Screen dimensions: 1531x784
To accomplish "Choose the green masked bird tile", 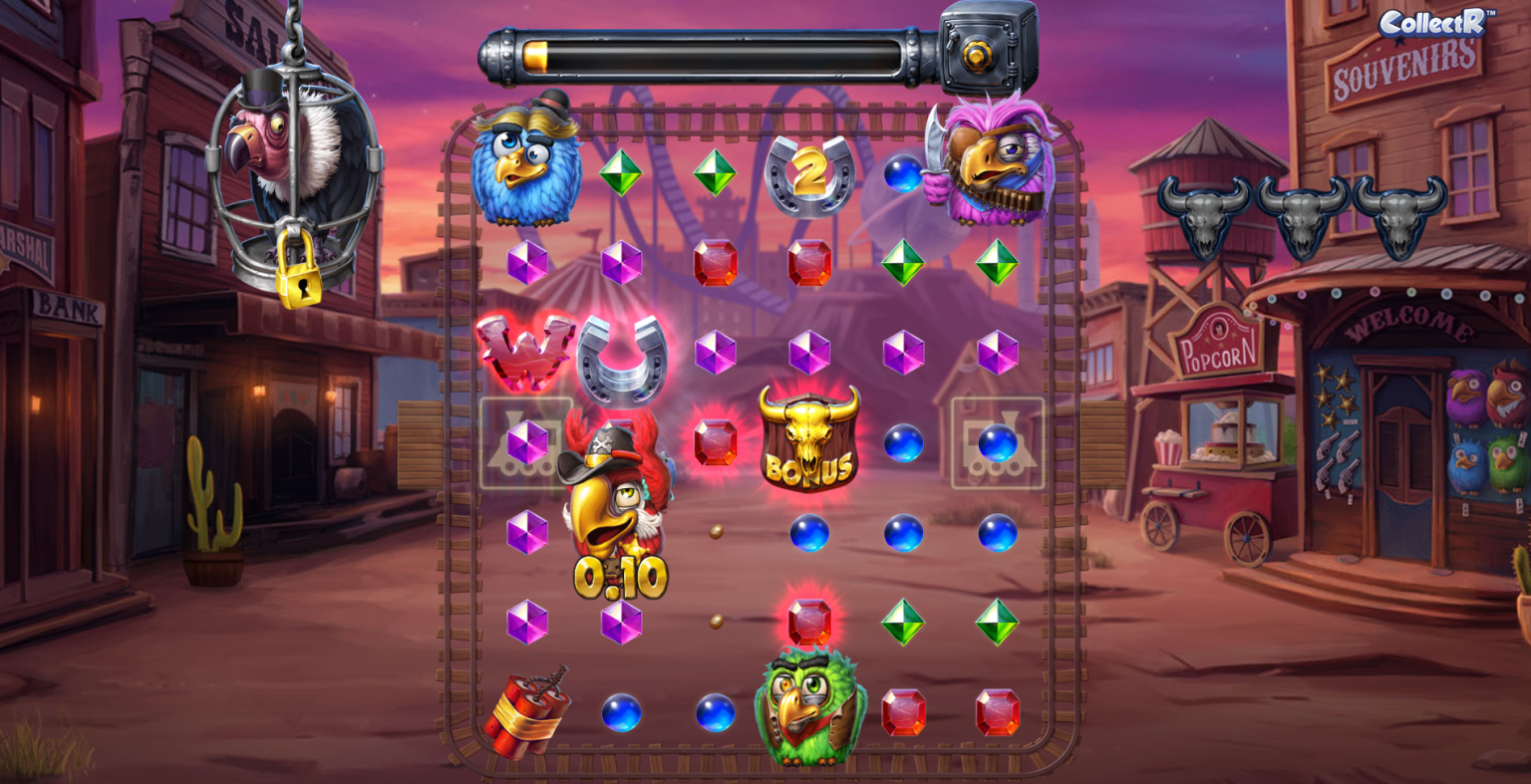I will [x=809, y=705].
